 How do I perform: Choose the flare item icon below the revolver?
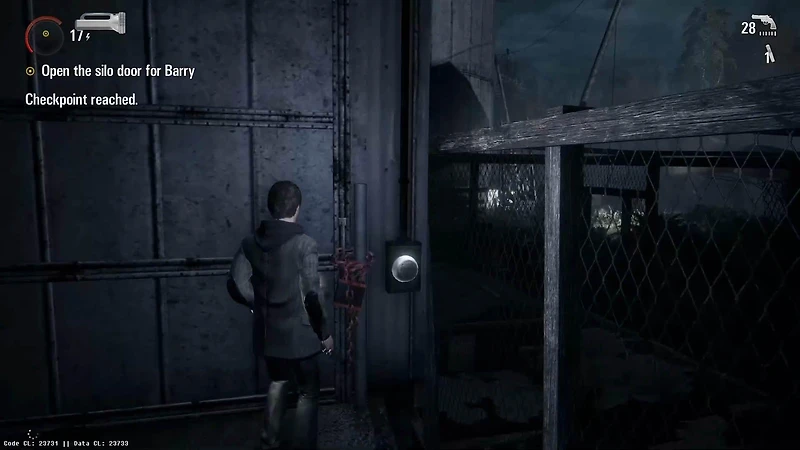(767, 54)
